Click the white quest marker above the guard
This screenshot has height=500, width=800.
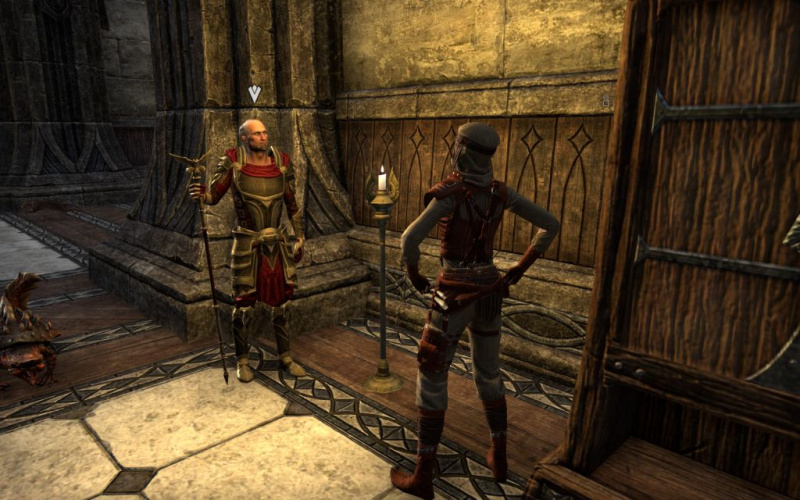(254, 93)
